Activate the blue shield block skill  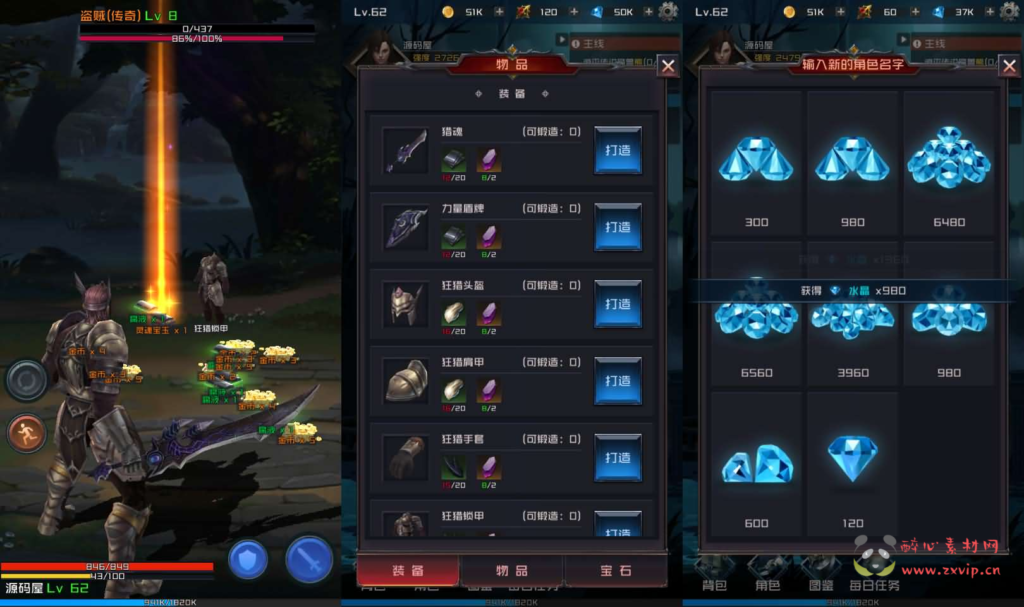pyautogui.click(x=248, y=559)
